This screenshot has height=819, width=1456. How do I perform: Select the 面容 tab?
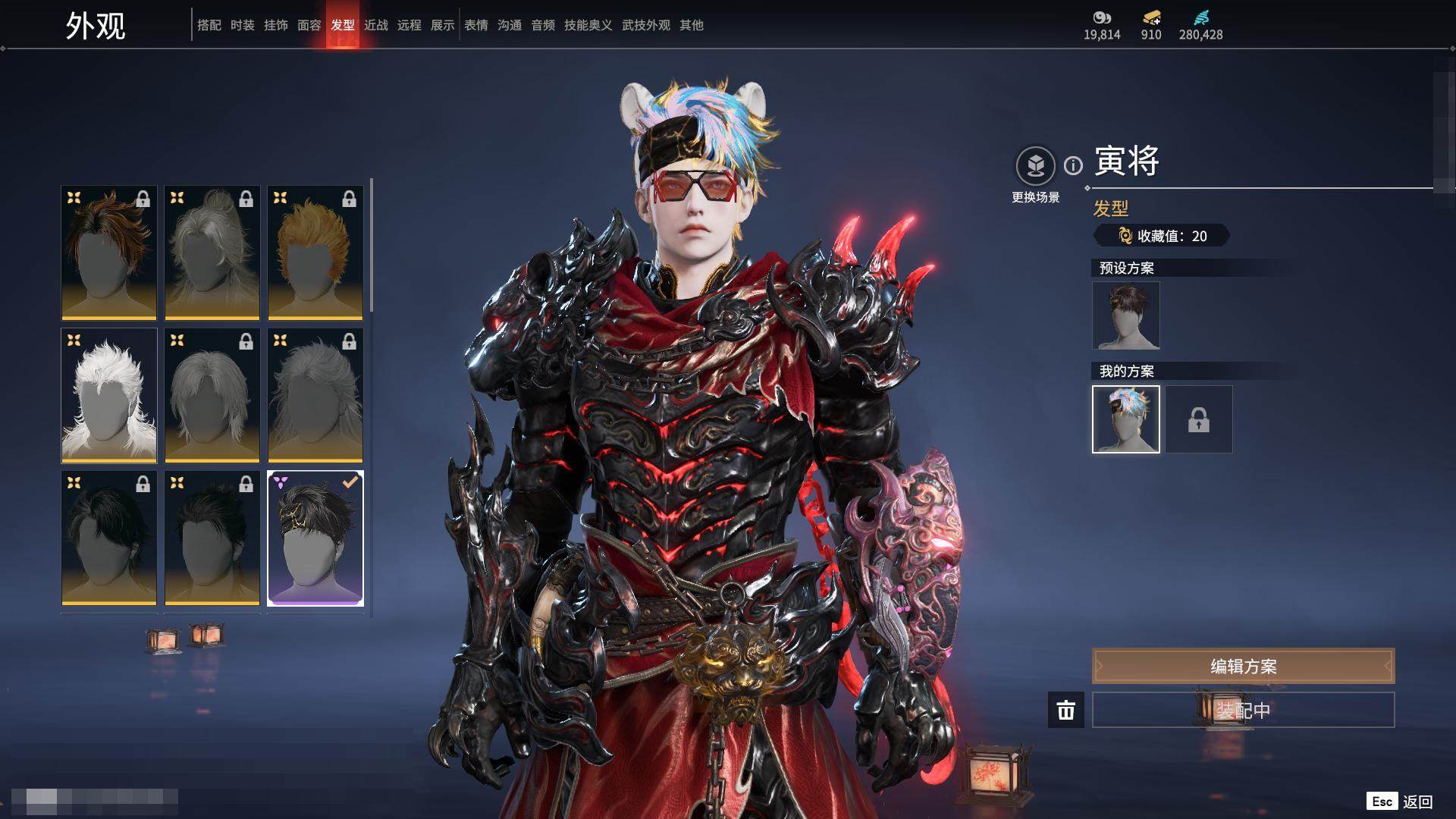coord(309,25)
